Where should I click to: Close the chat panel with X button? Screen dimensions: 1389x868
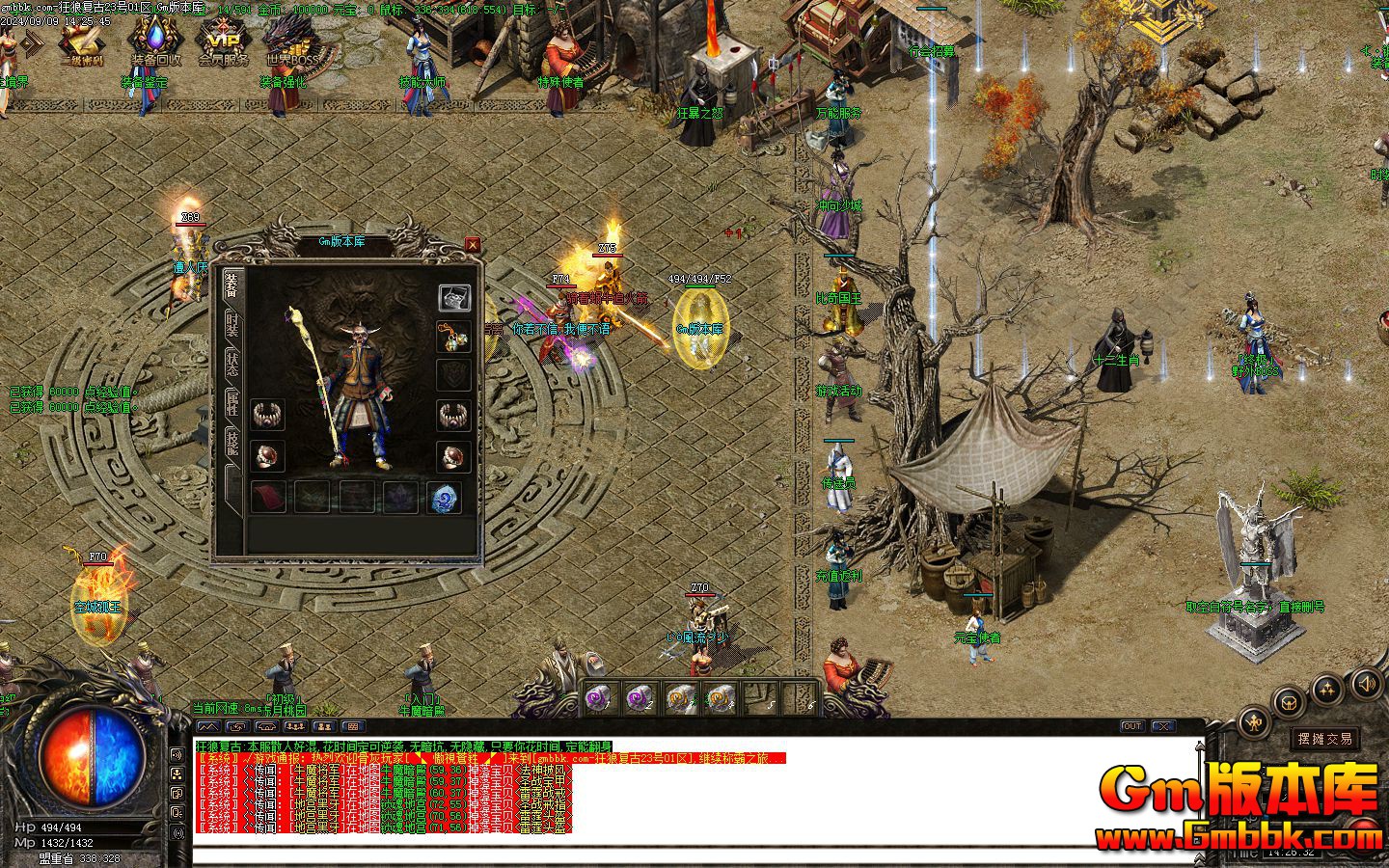click(1162, 726)
